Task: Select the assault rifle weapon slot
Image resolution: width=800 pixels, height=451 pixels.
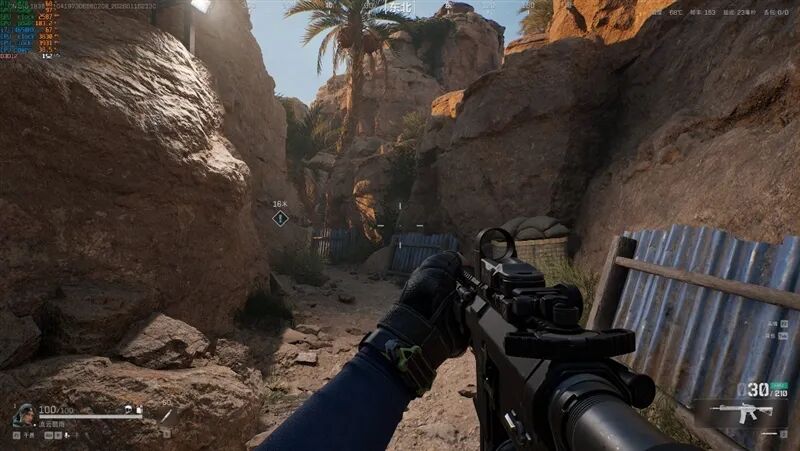Action: 742,412
